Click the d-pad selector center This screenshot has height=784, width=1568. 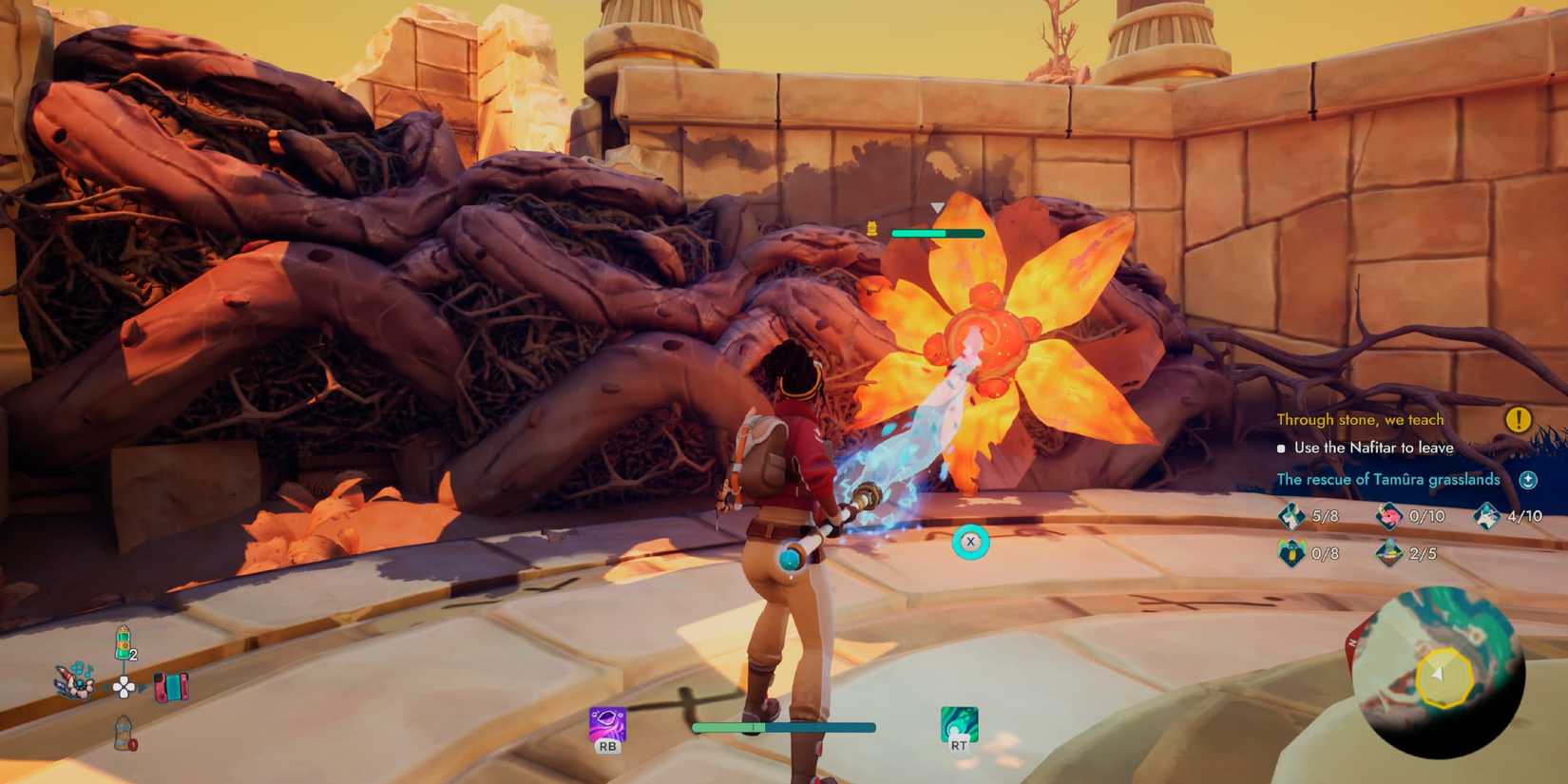pos(124,689)
